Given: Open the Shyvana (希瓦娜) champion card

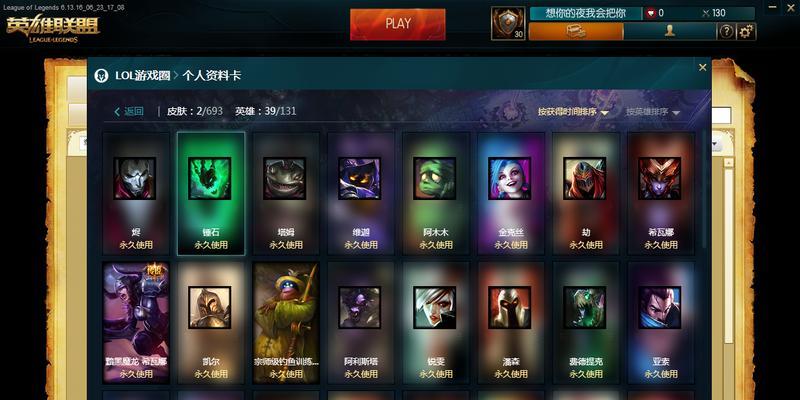Looking at the screenshot, I should (x=661, y=193).
